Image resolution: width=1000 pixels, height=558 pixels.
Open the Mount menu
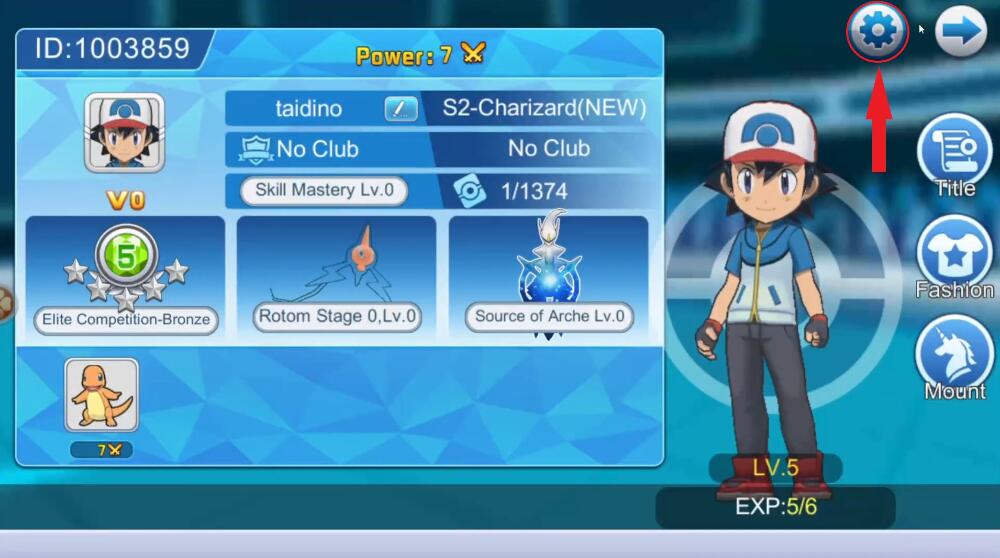(953, 355)
